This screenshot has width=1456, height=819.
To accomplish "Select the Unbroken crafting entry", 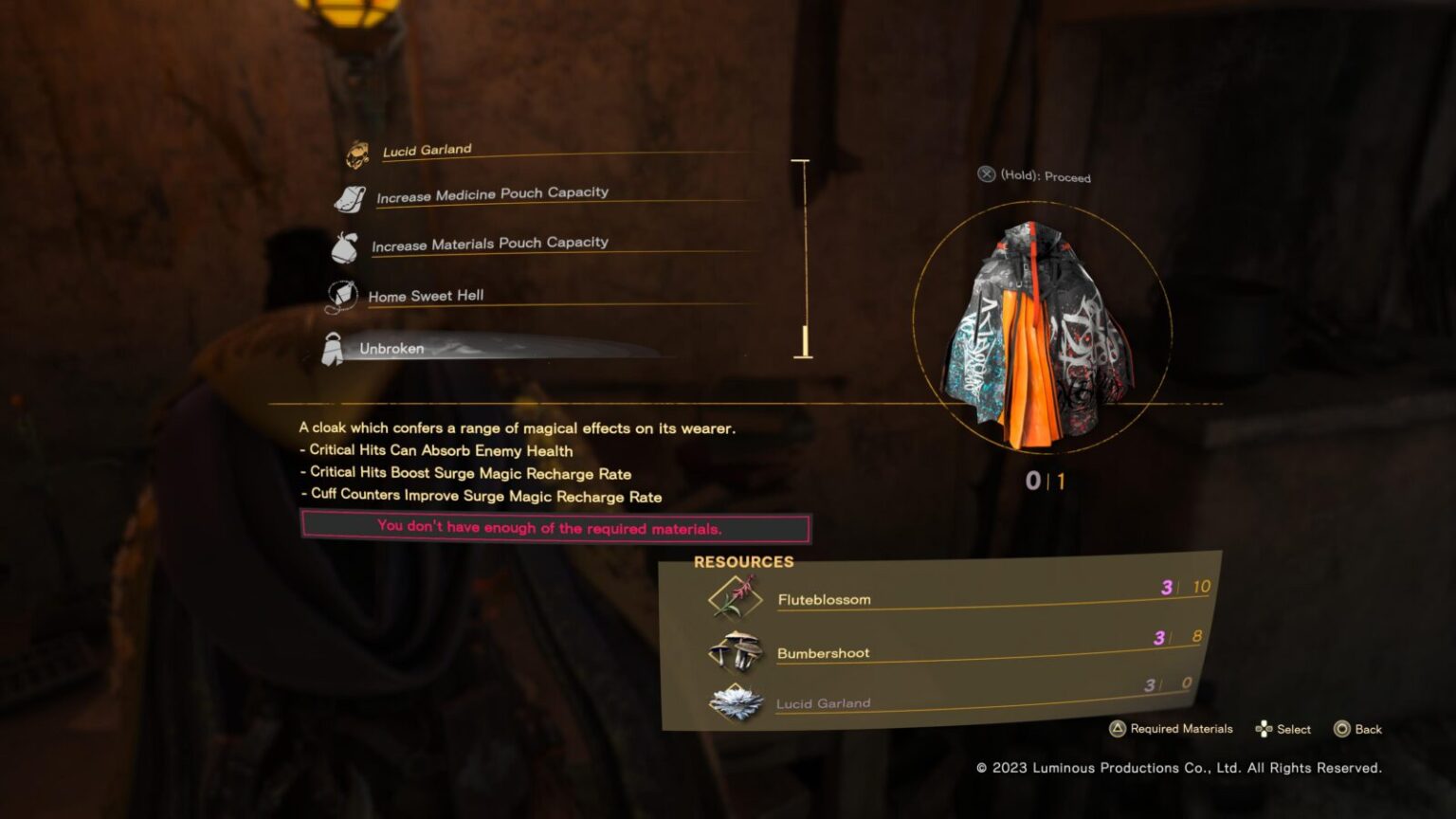I will [x=390, y=349].
